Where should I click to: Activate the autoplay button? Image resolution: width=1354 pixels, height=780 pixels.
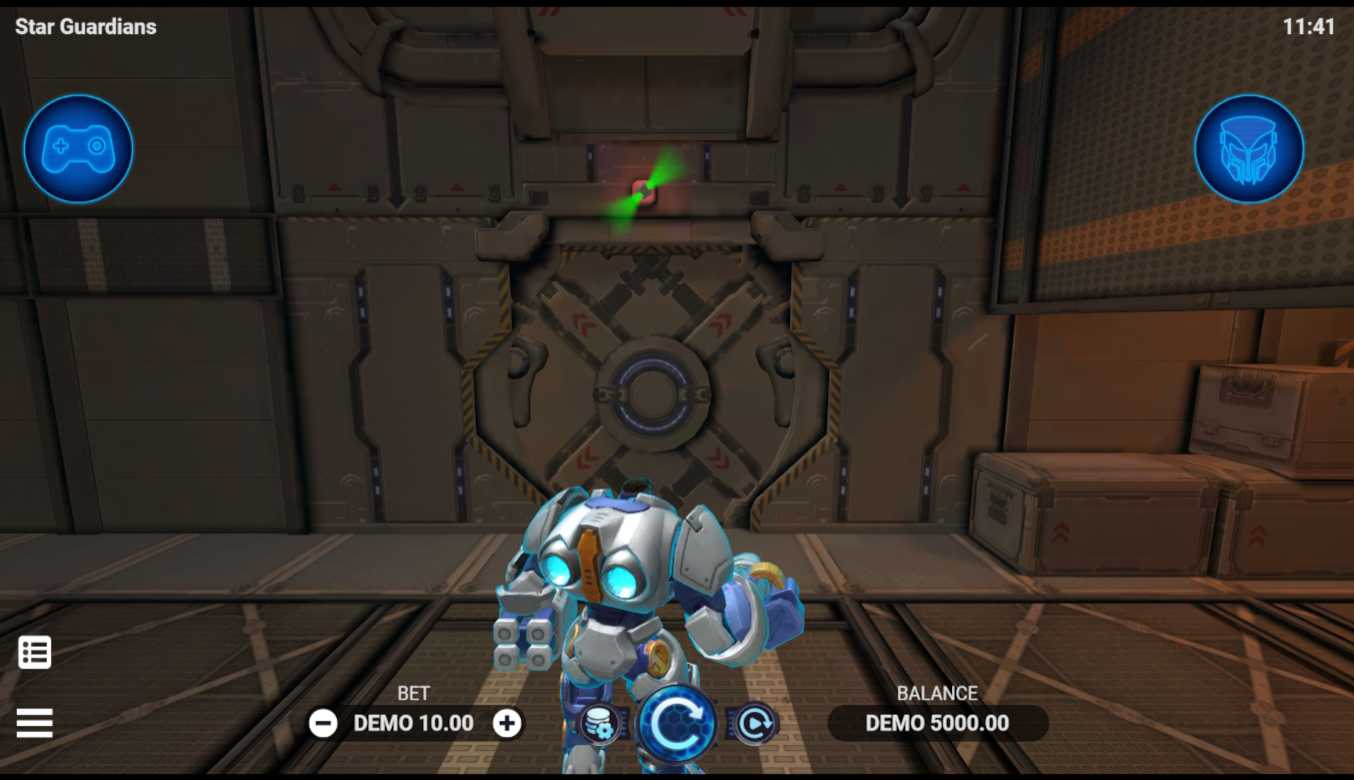[753, 724]
